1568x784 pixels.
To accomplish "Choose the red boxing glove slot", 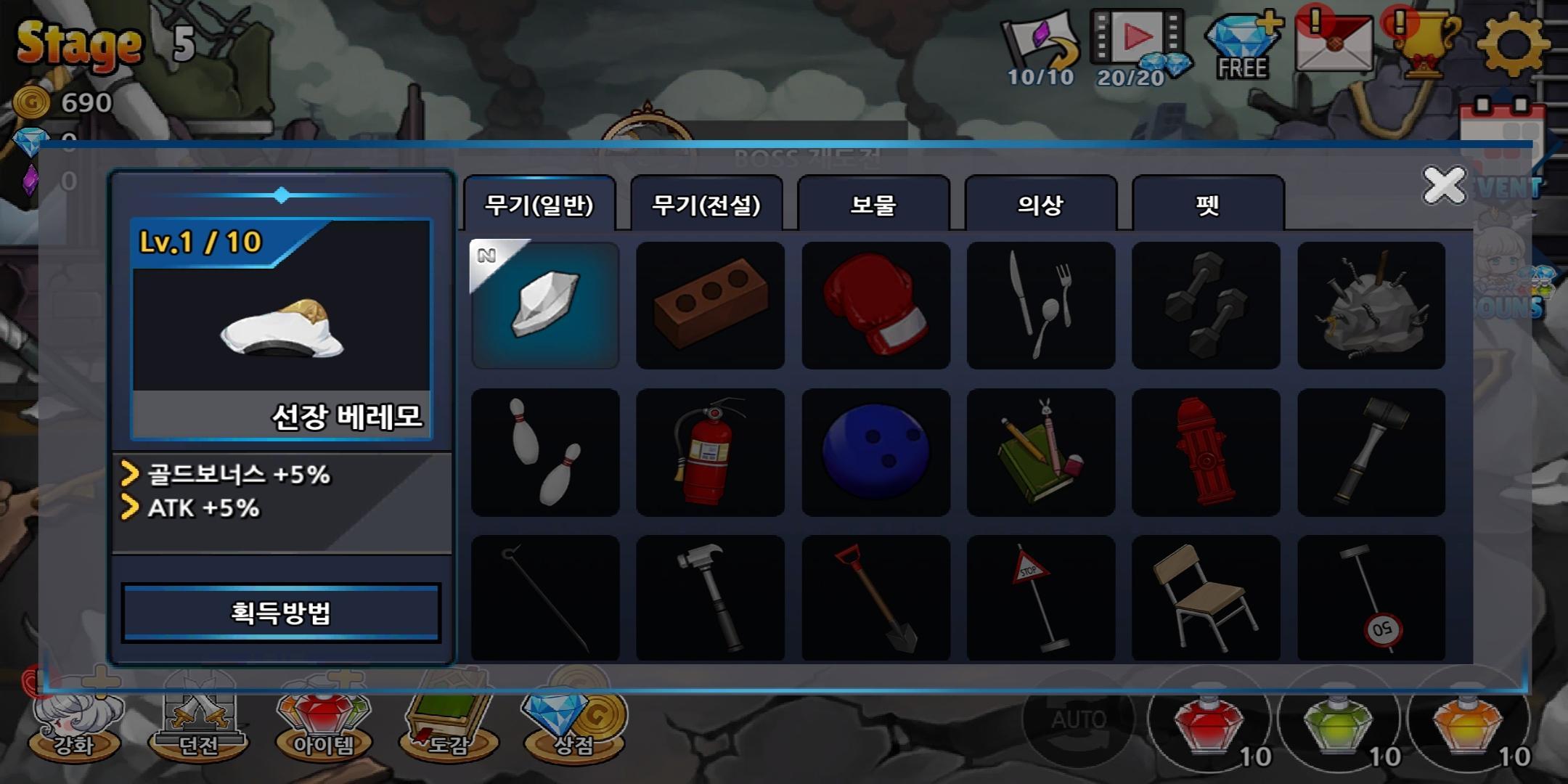I will (875, 306).
